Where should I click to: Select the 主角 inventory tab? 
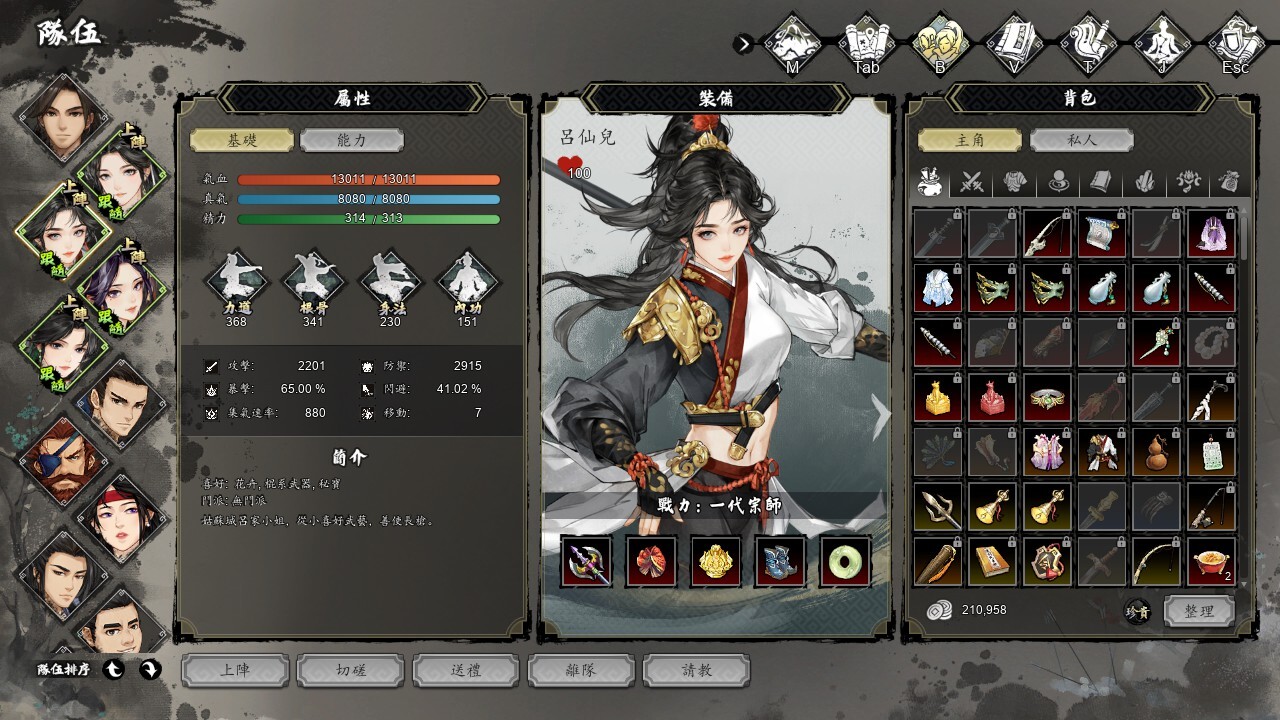coord(970,140)
